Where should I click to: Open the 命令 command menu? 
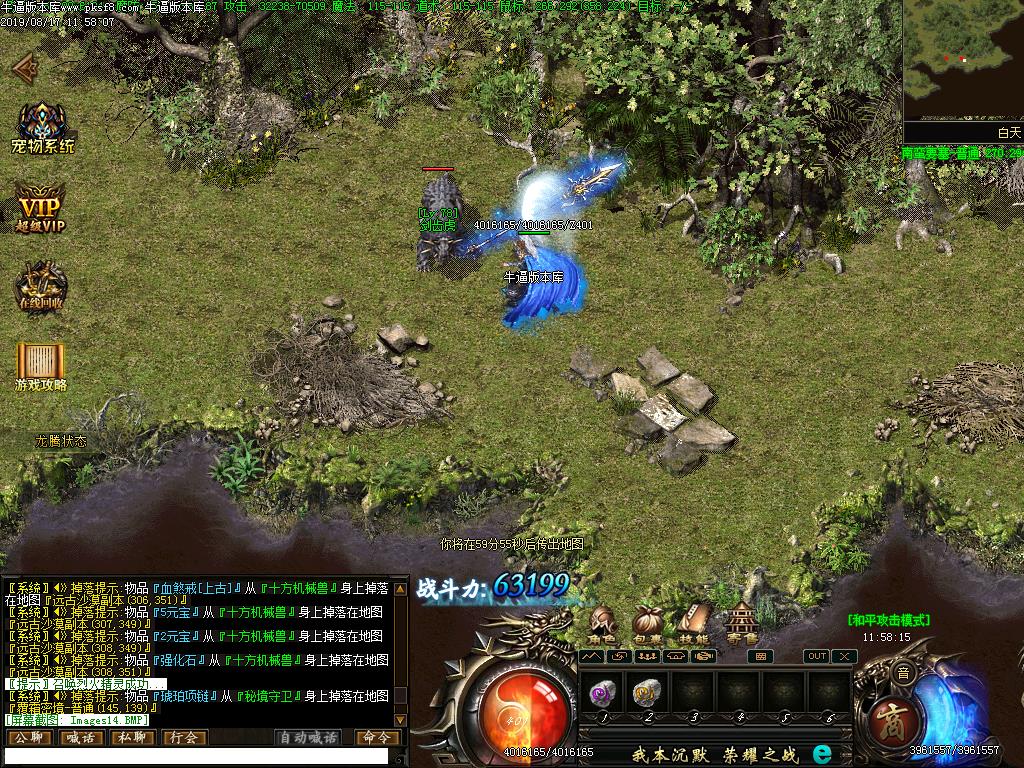tap(377, 737)
